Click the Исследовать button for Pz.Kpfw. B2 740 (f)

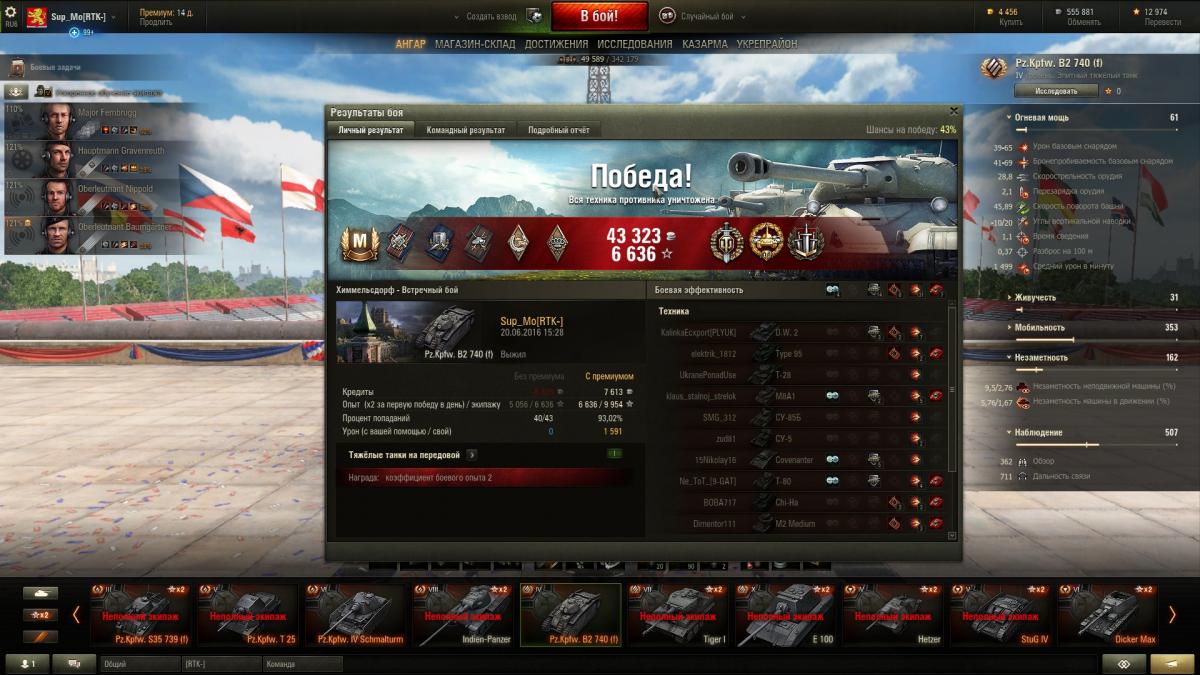point(1055,91)
